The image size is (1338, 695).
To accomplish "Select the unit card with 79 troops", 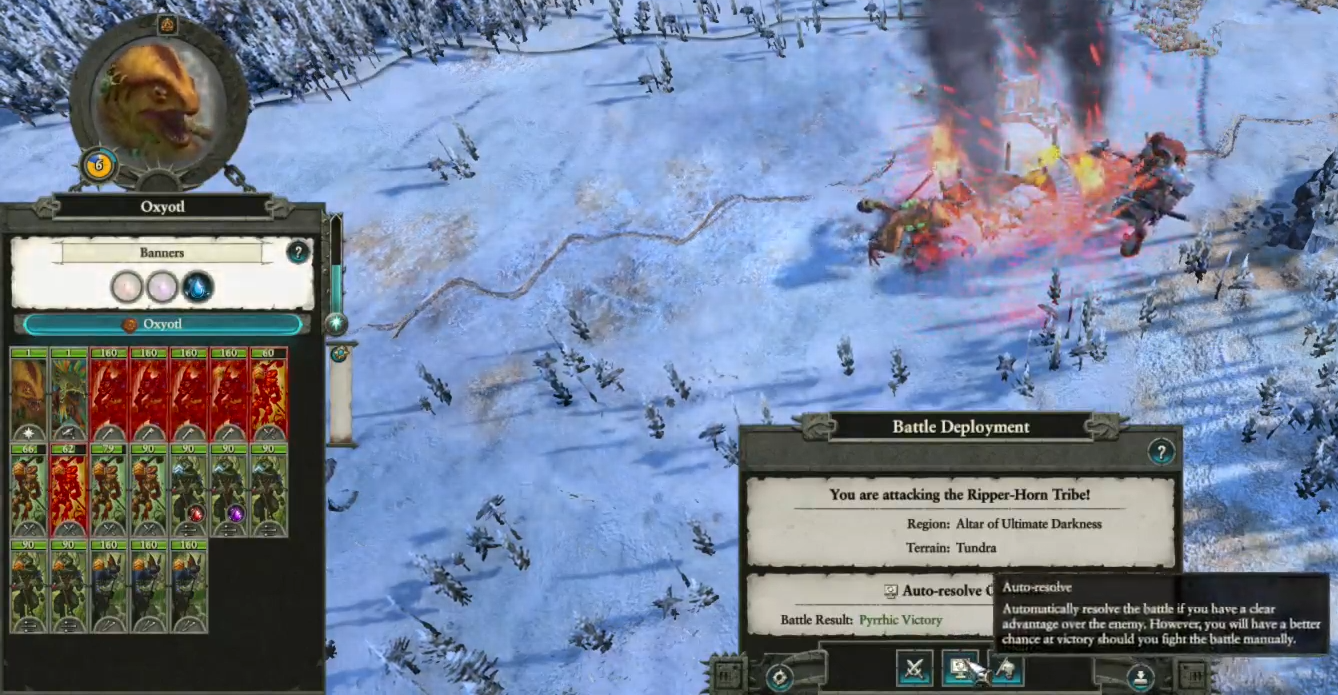I will 109,490.
